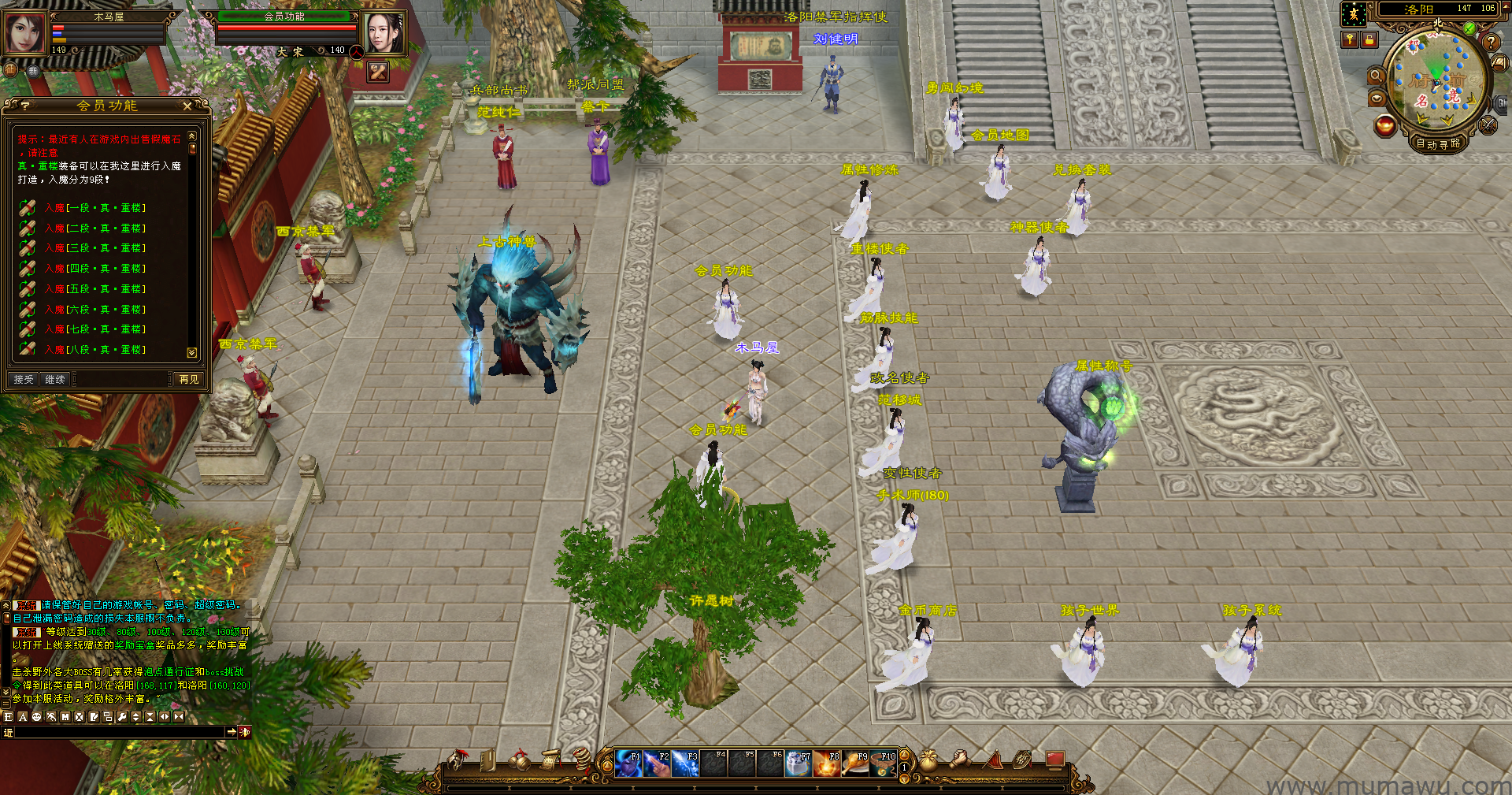
Task: Click the 自动寻路 auto-pathfinding button
Action: click(1438, 143)
